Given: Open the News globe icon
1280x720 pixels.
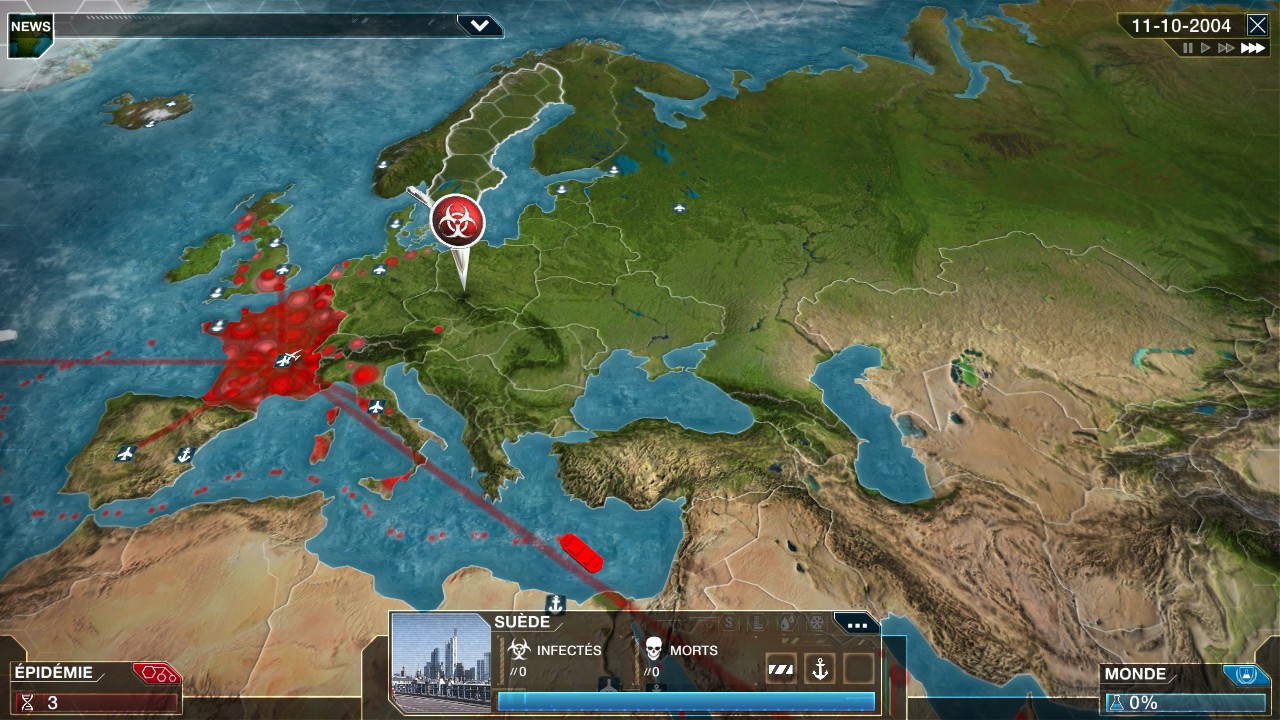Looking at the screenshot, I should [x=30, y=35].
